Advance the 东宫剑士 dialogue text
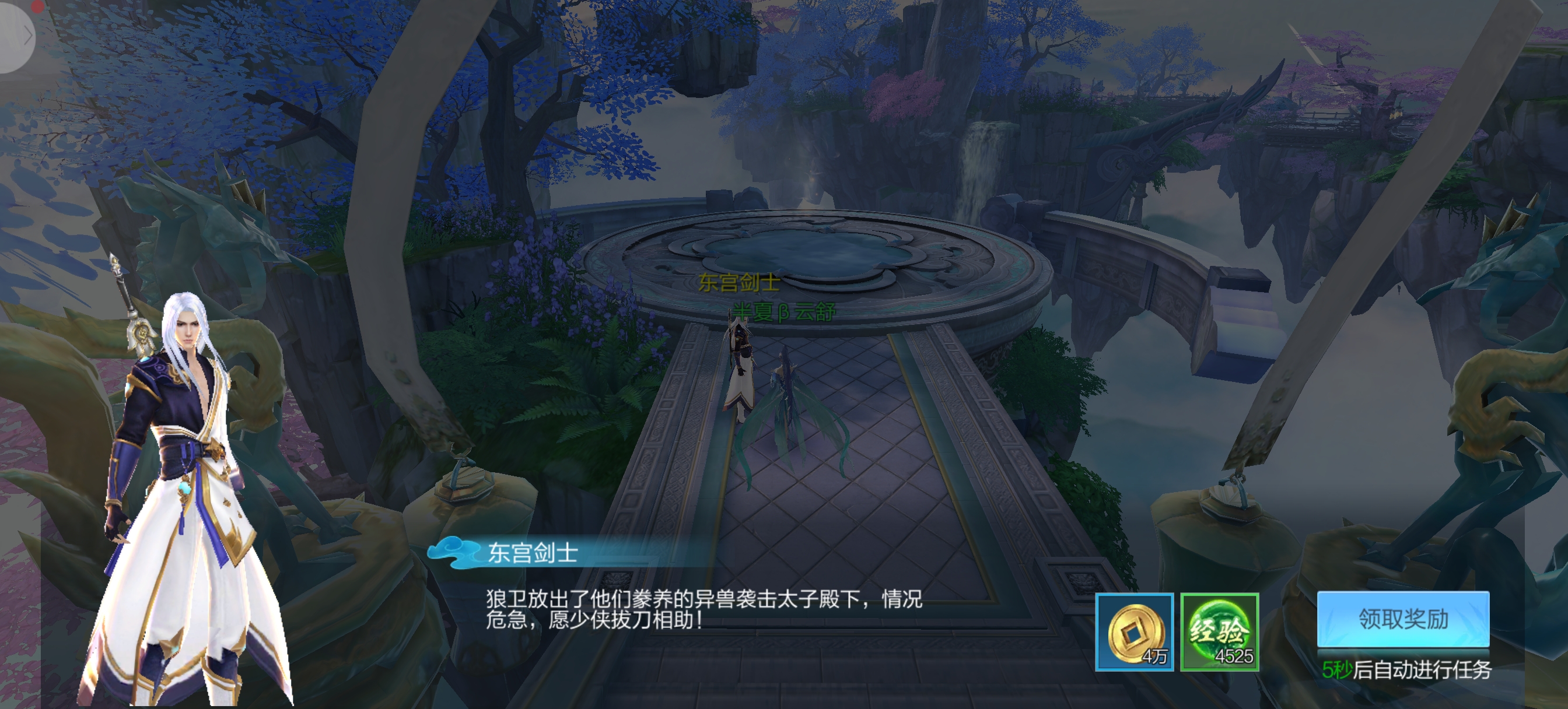This screenshot has width=1568, height=709. pyautogui.click(x=703, y=609)
